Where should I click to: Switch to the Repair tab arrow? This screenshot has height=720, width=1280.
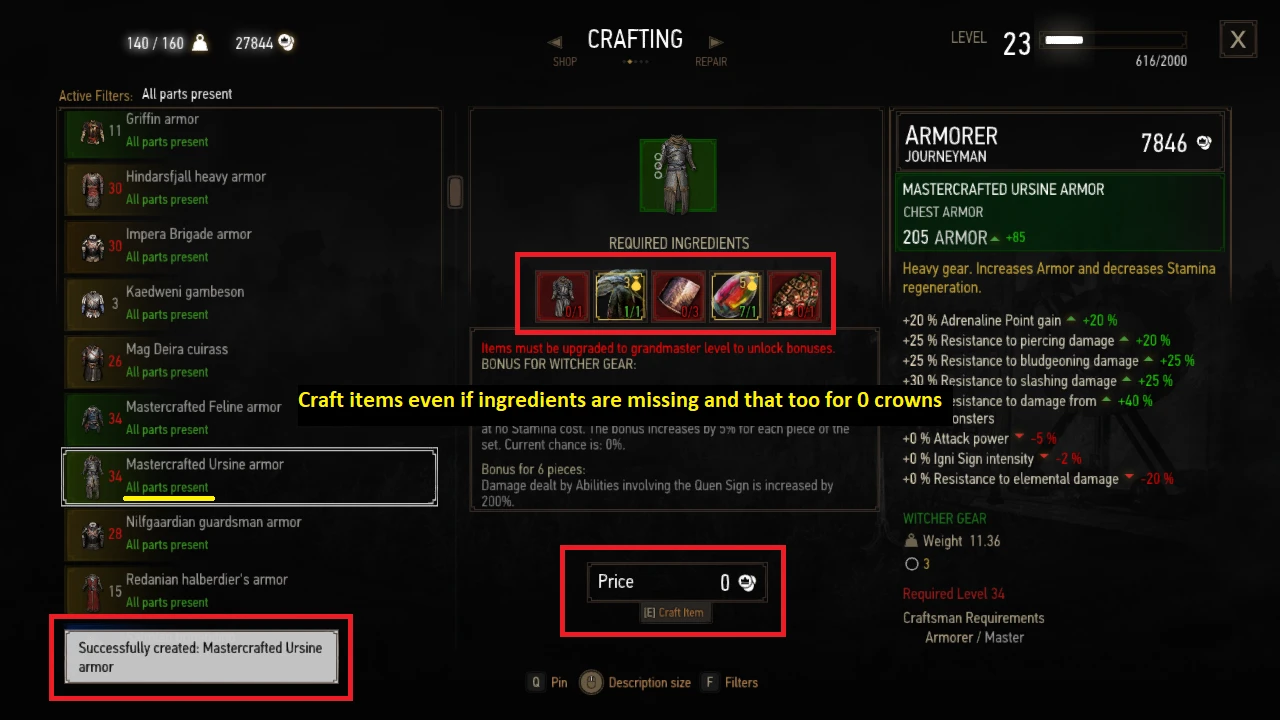tap(716, 42)
